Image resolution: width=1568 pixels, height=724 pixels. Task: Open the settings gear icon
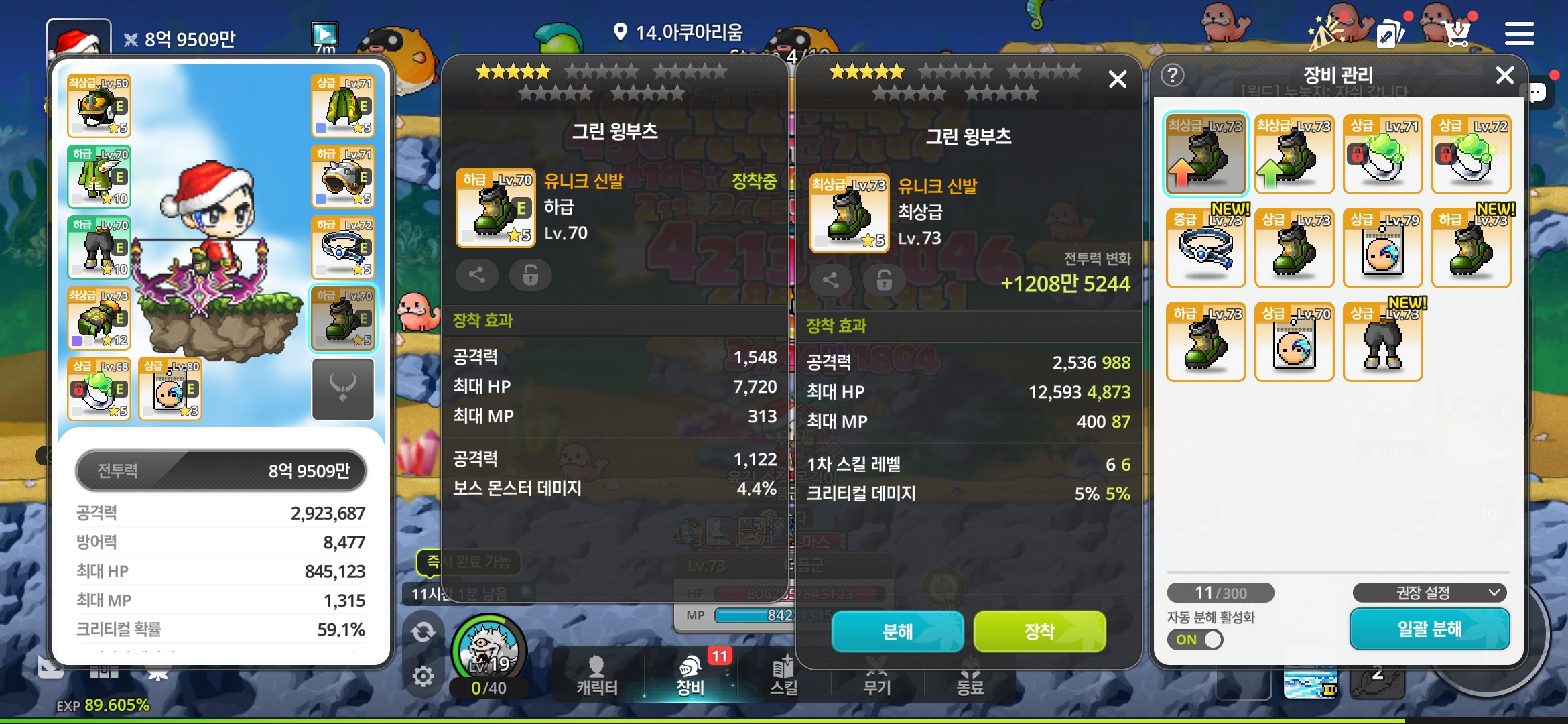pyautogui.click(x=423, y=676)
